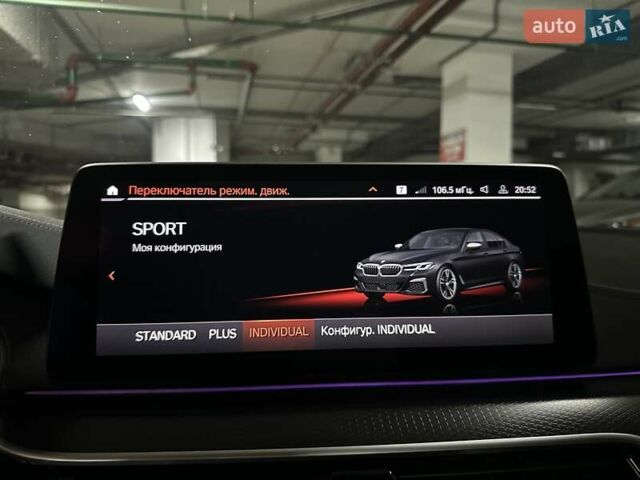640x480 pixels.
Task: Open Конфигур. INDIVIDUAL settings
Action: click(x=378, y=330)
